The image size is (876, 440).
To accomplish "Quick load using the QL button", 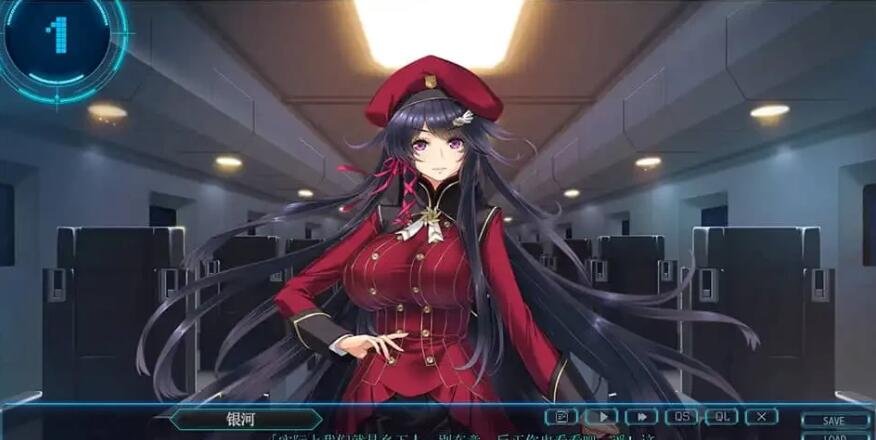I will click(721, 416).
